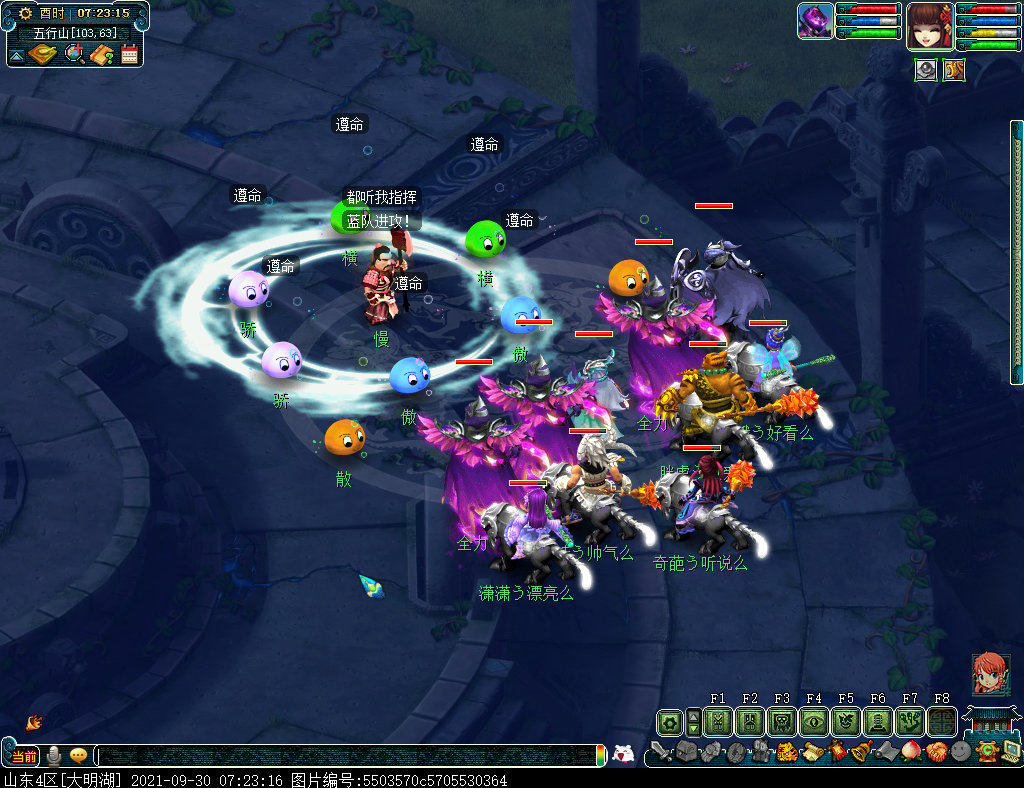Click the grey pearl buff icon
This screenshot has height=788, width=1024.
pyautogui.click(x=926, y=70)
